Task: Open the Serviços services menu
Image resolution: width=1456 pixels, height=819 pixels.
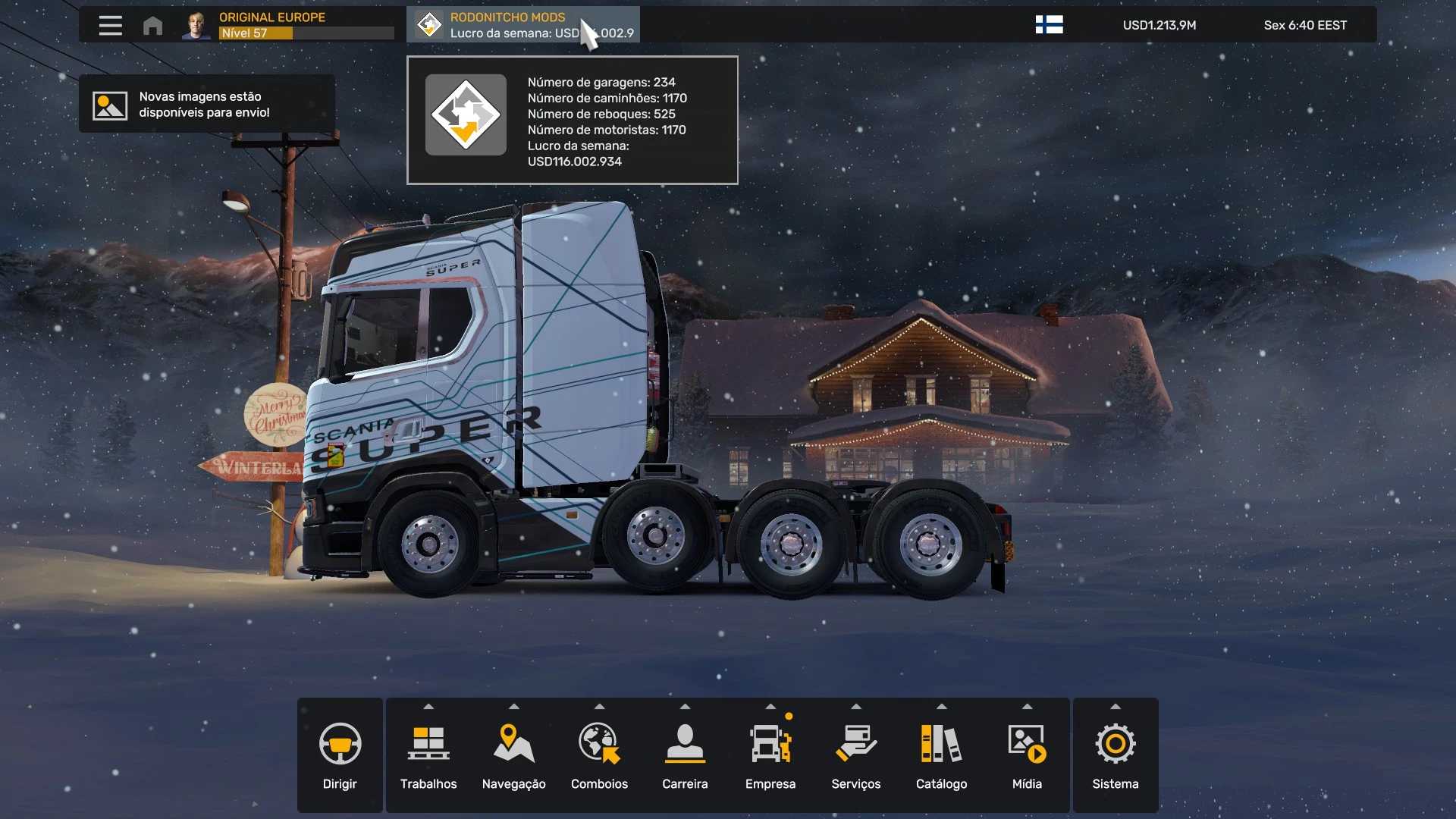Action: click(856, 755)
